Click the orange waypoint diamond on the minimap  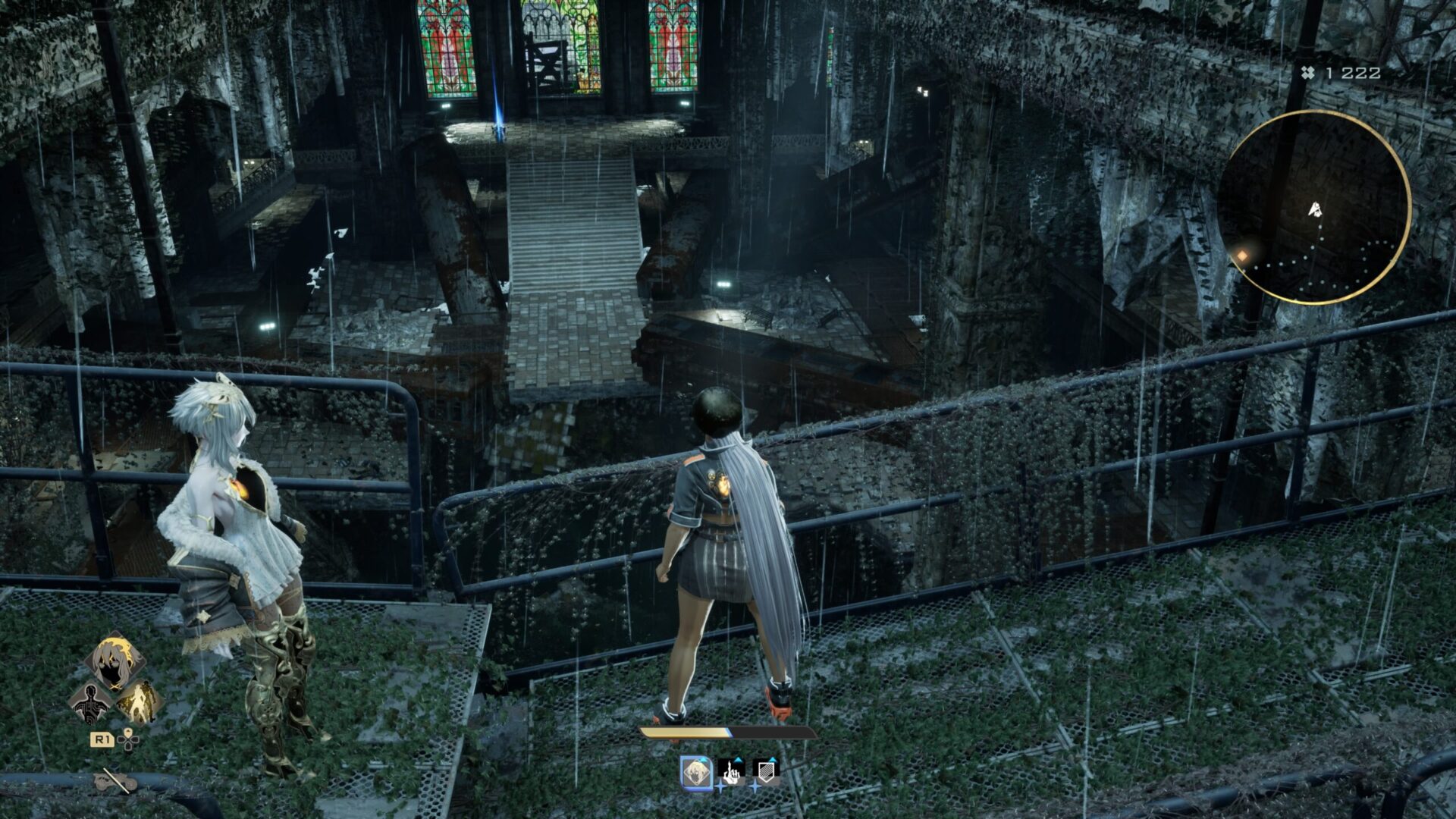click(1242, 255)
